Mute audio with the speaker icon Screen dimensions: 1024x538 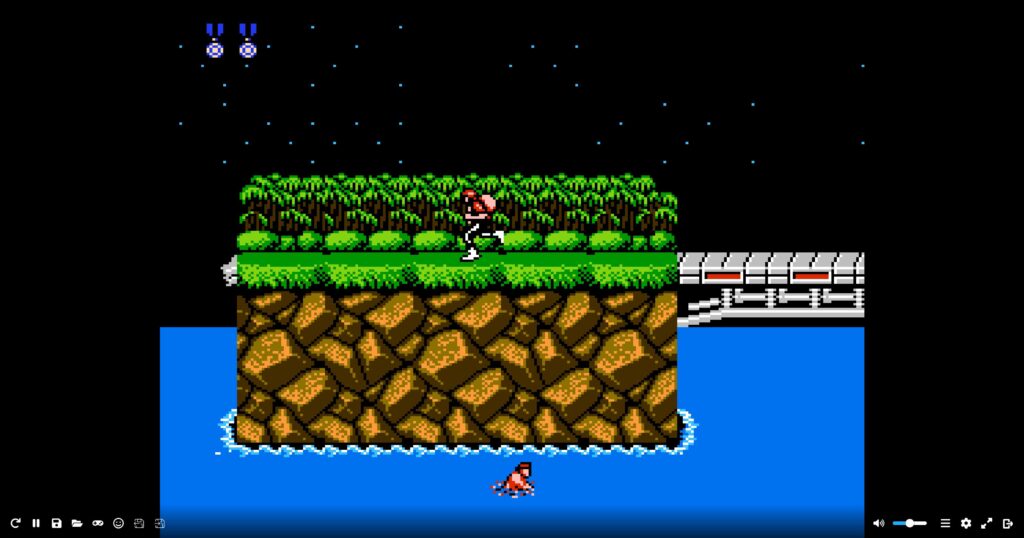pyautogui.click(x=878, y=523)
